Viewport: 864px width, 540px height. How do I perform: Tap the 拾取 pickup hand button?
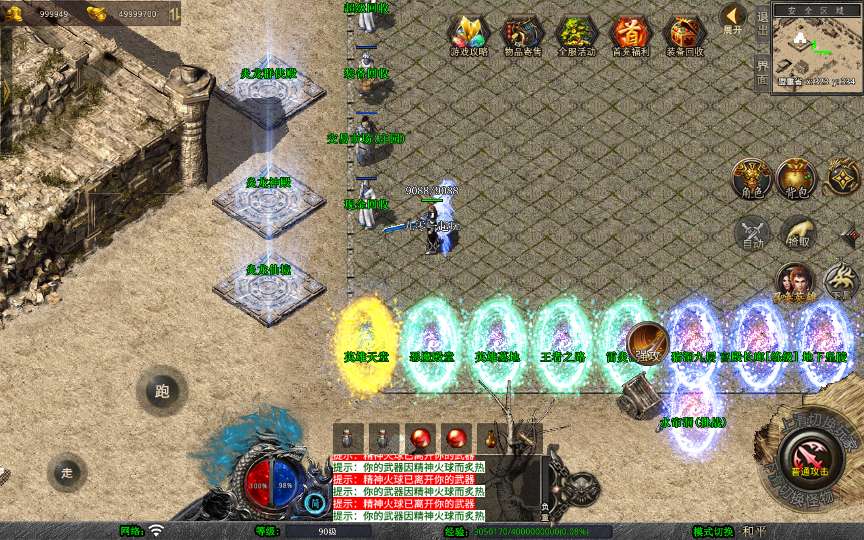pos(797,232)
